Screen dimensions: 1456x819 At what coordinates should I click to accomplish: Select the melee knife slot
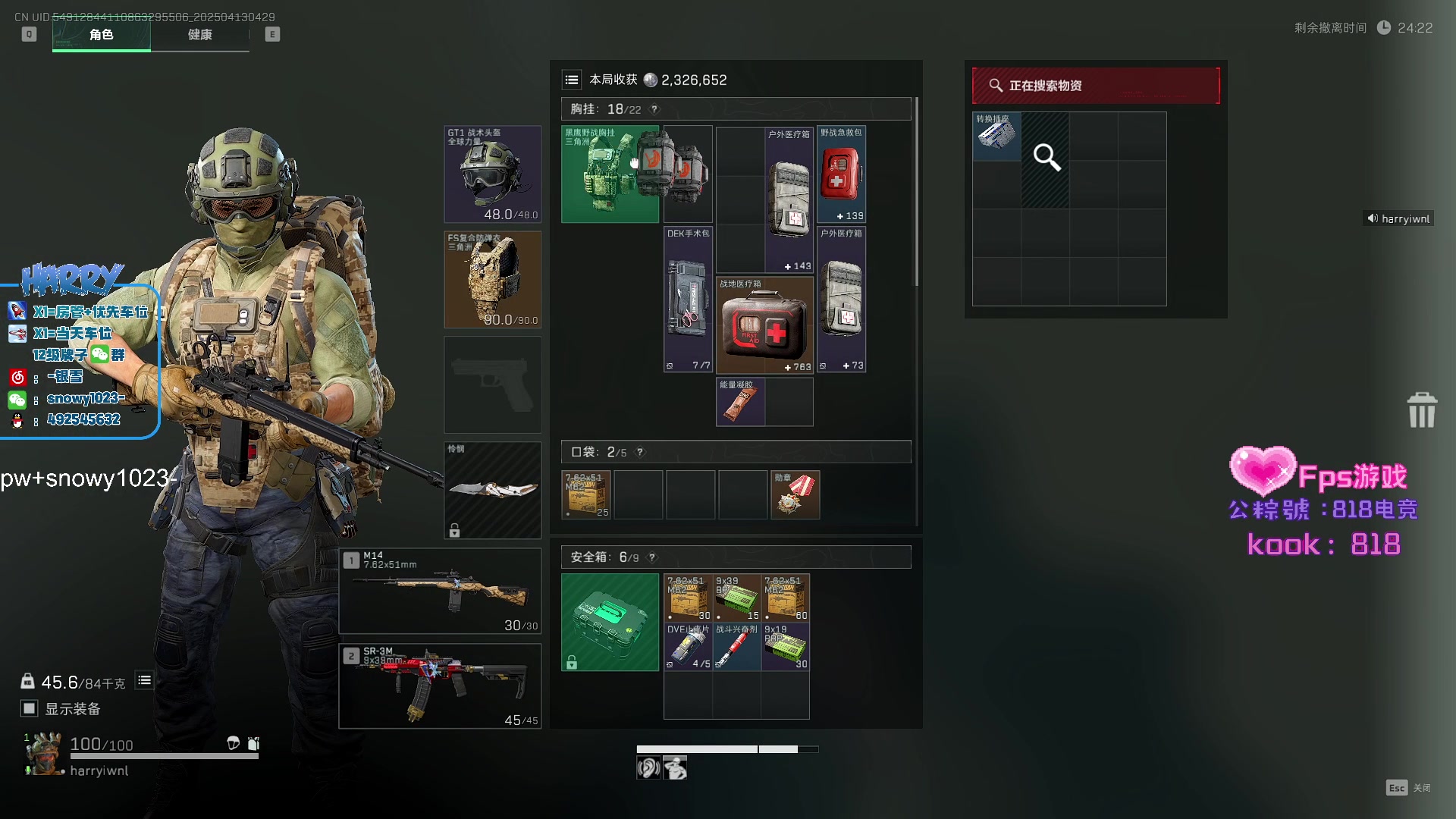pos(492,490)
